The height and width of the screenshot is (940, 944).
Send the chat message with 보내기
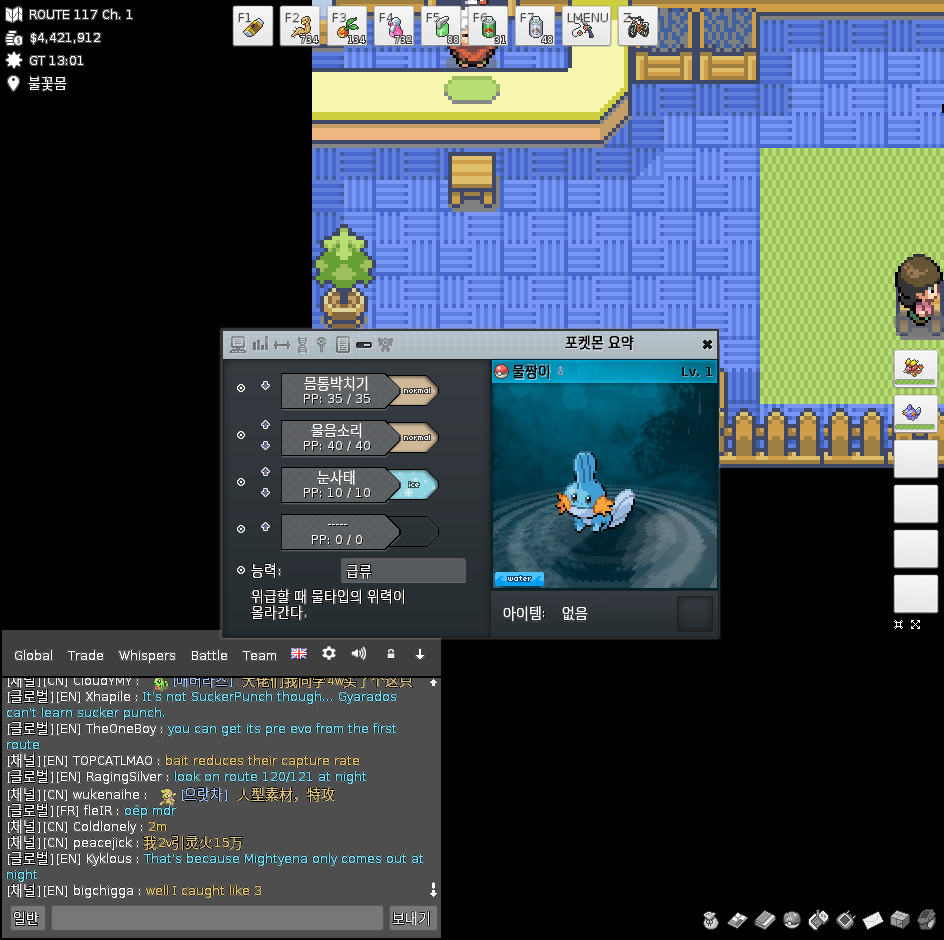pyautogui.click(x=413, y=918)
